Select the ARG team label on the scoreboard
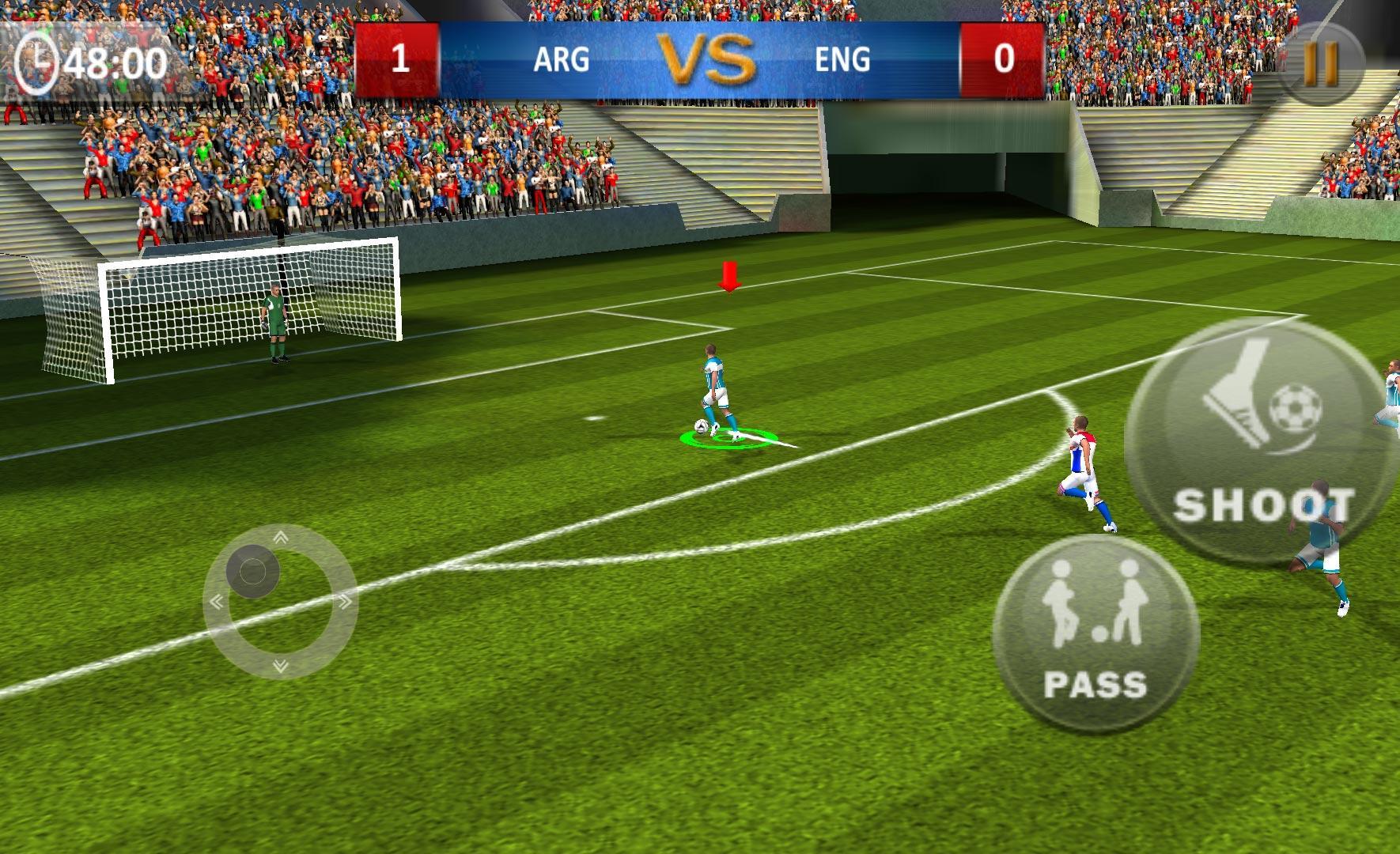The image size is (1400, 854). click(x=562, y=59)
